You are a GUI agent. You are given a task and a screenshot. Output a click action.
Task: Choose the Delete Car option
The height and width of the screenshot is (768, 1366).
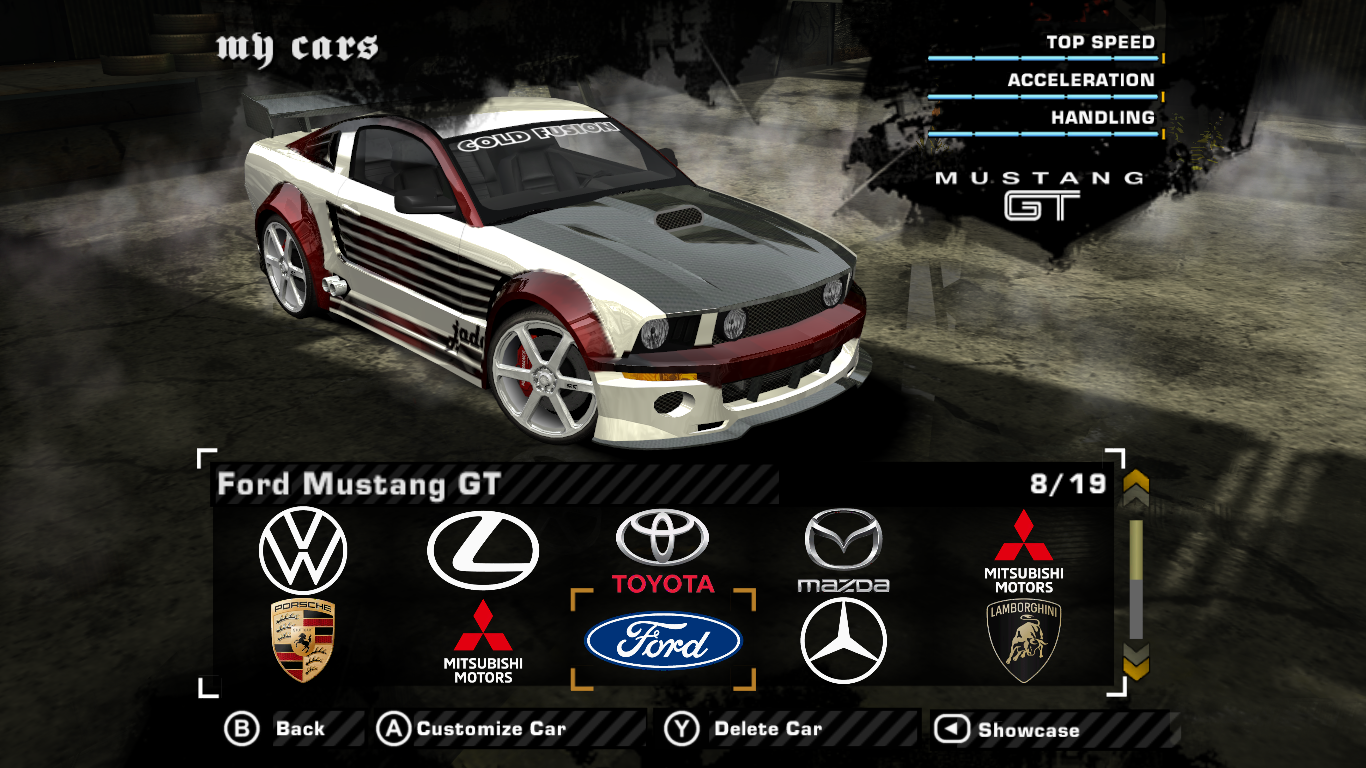745,729
